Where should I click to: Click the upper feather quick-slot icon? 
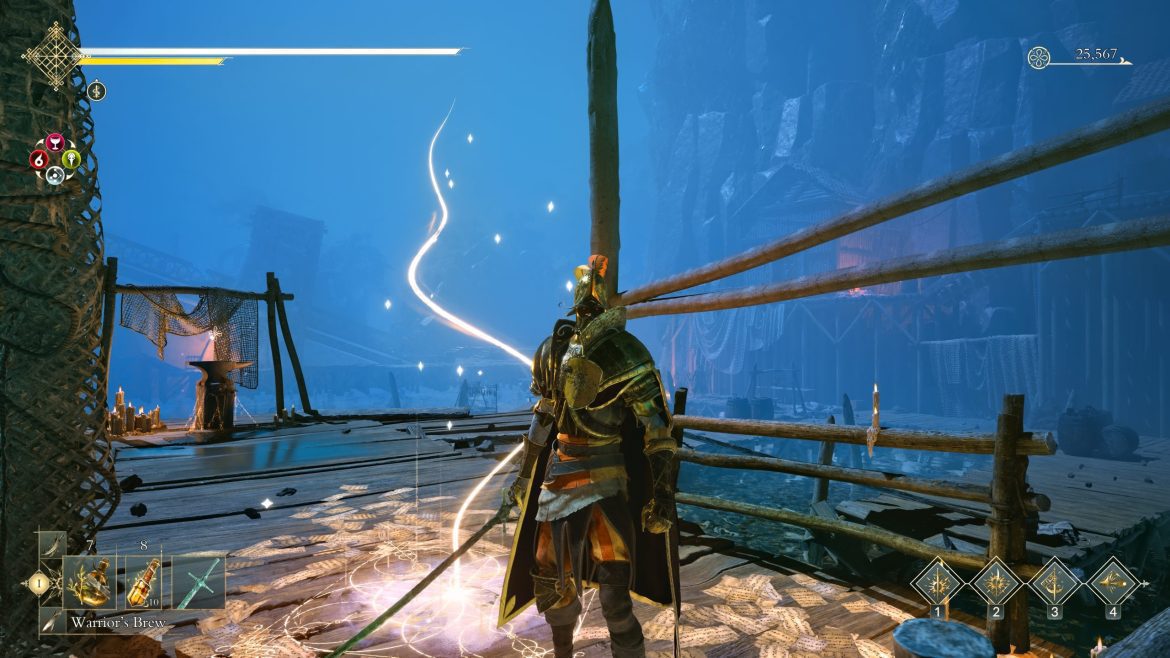(51, 547)
